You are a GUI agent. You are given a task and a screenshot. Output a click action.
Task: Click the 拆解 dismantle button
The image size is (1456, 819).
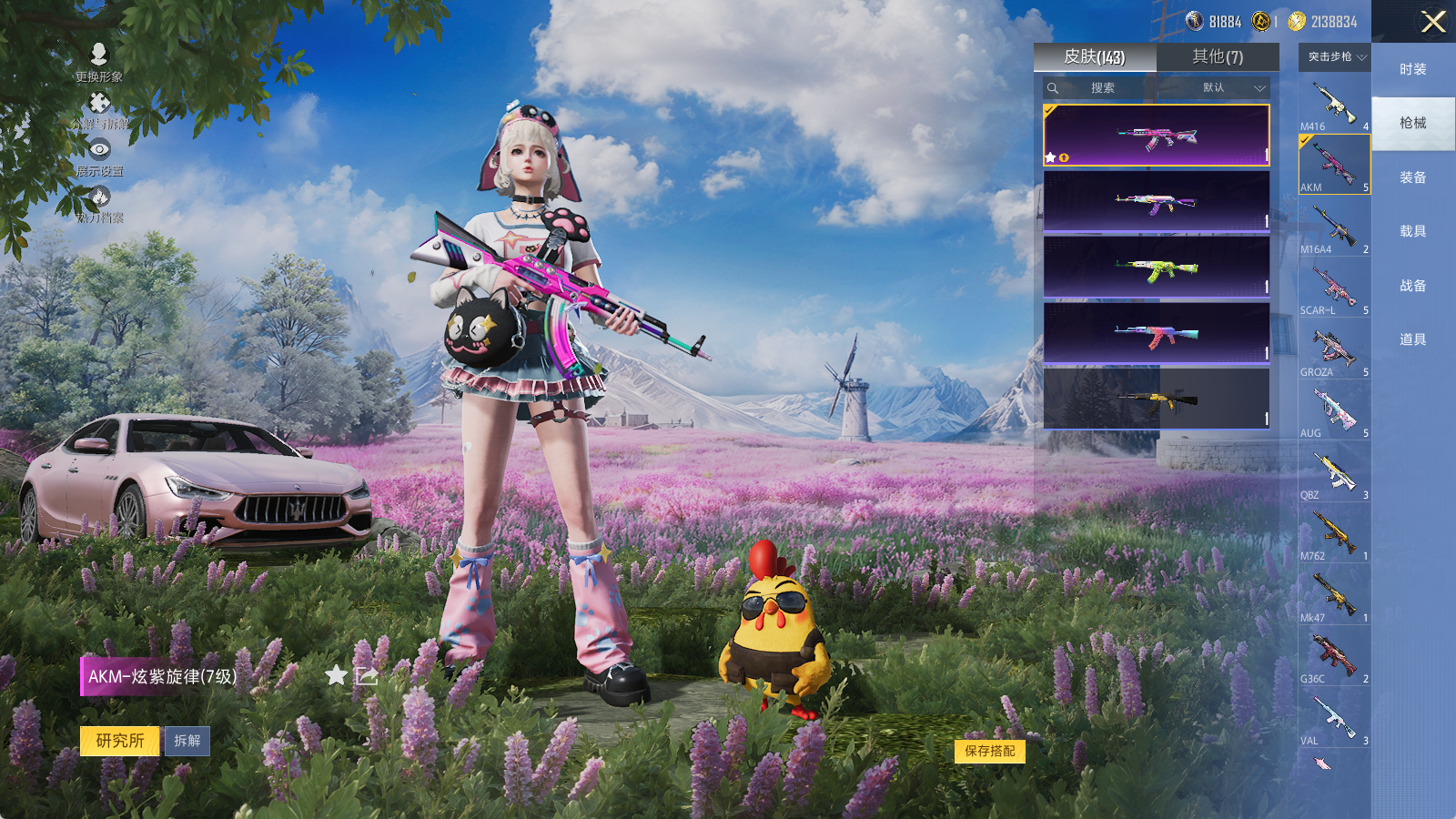(x=187, y=741)
